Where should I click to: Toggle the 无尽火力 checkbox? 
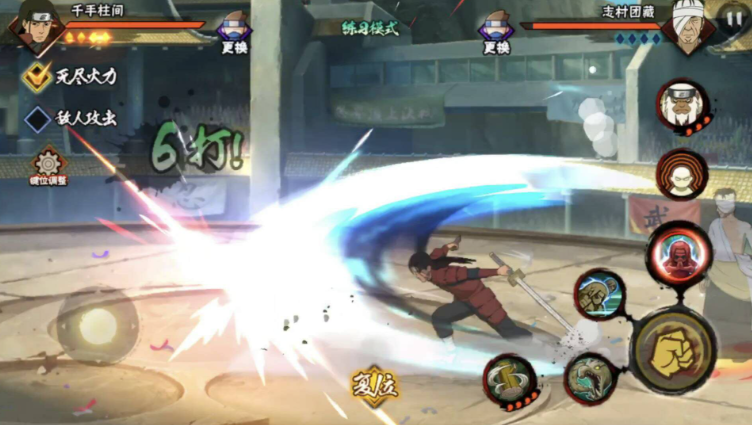(37, 76)
